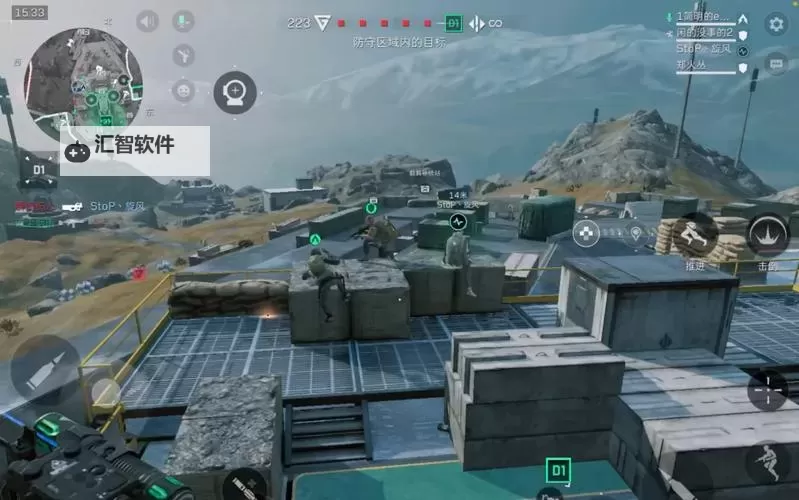Toggle the speaker voice output icon
The image size is (799, 500).
tap(148, 21)
